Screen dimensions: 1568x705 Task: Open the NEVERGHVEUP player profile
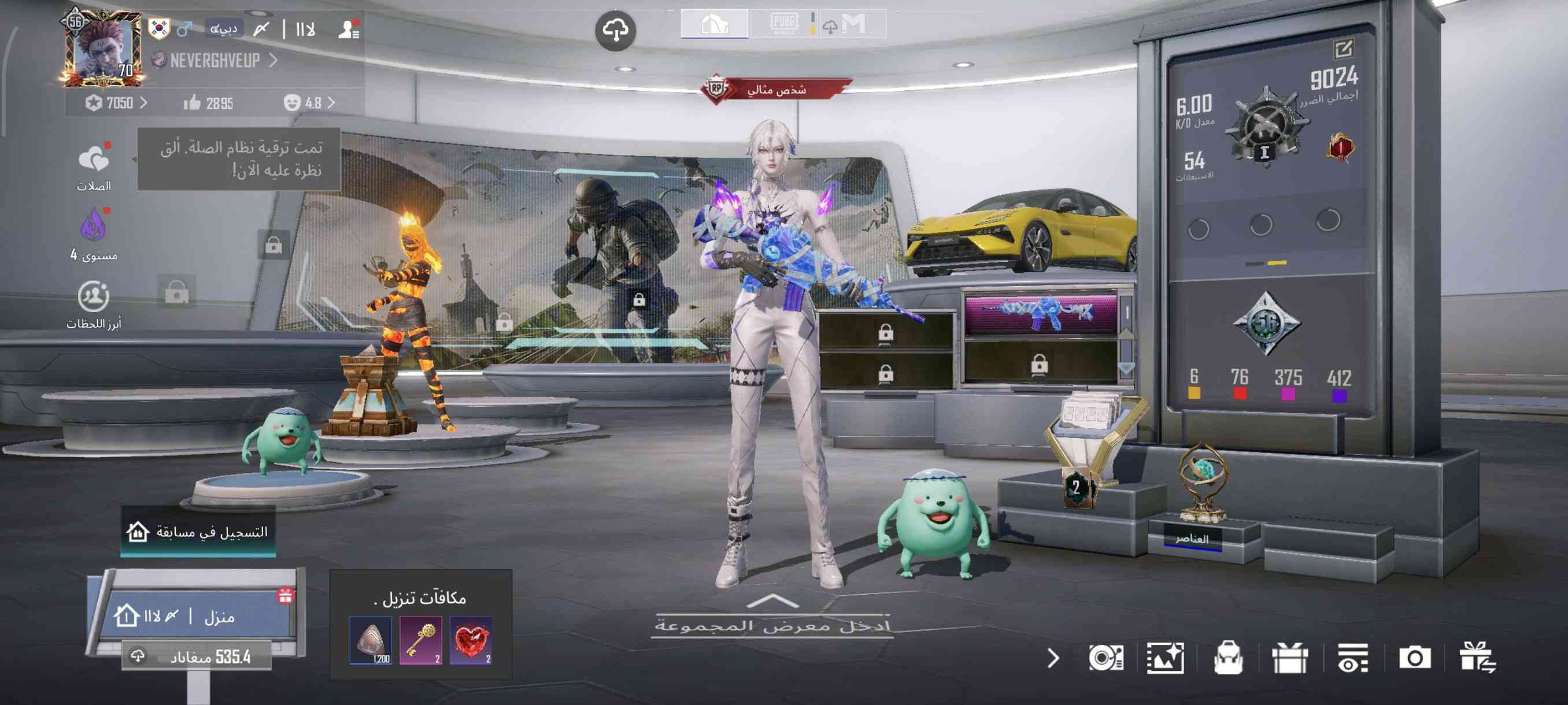tap(216, 60)
